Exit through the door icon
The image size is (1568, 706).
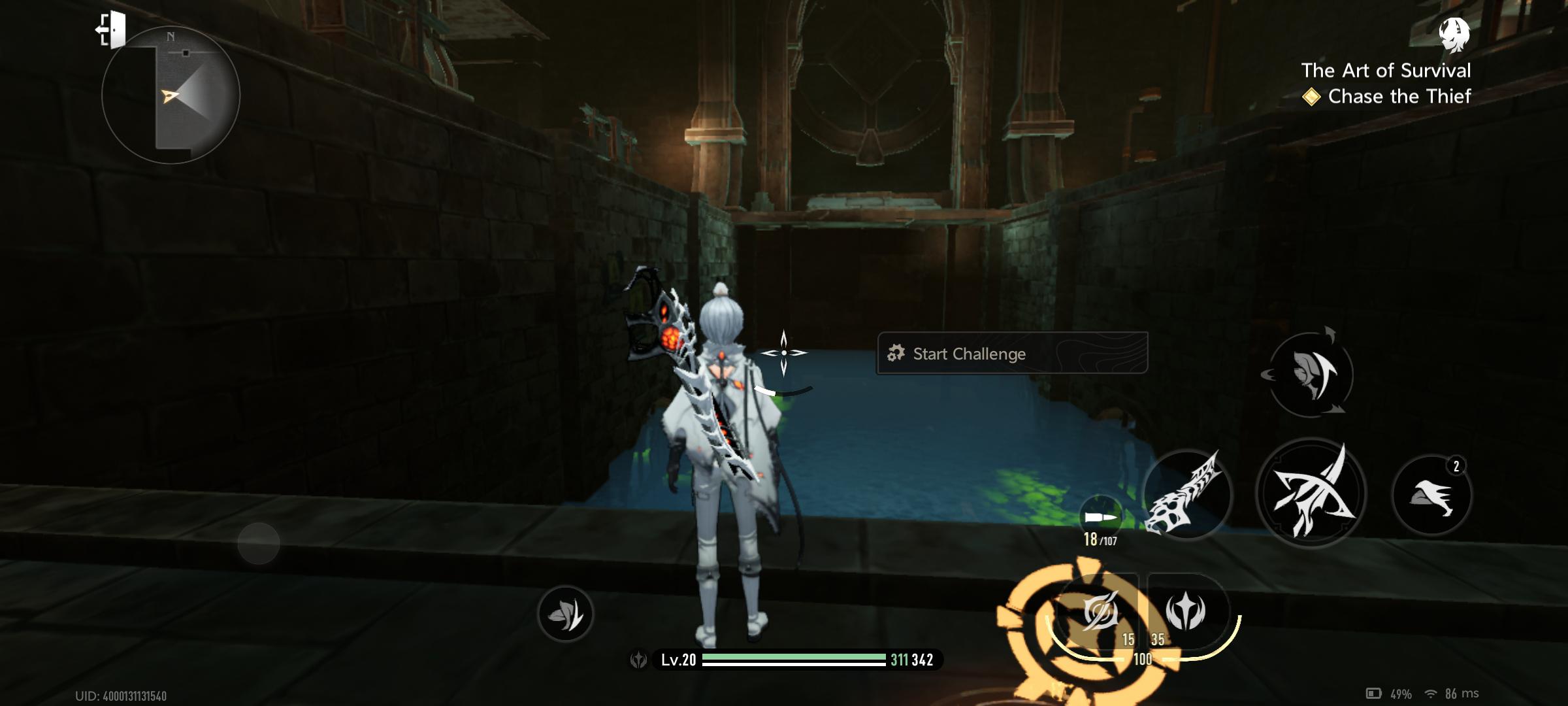112,29
